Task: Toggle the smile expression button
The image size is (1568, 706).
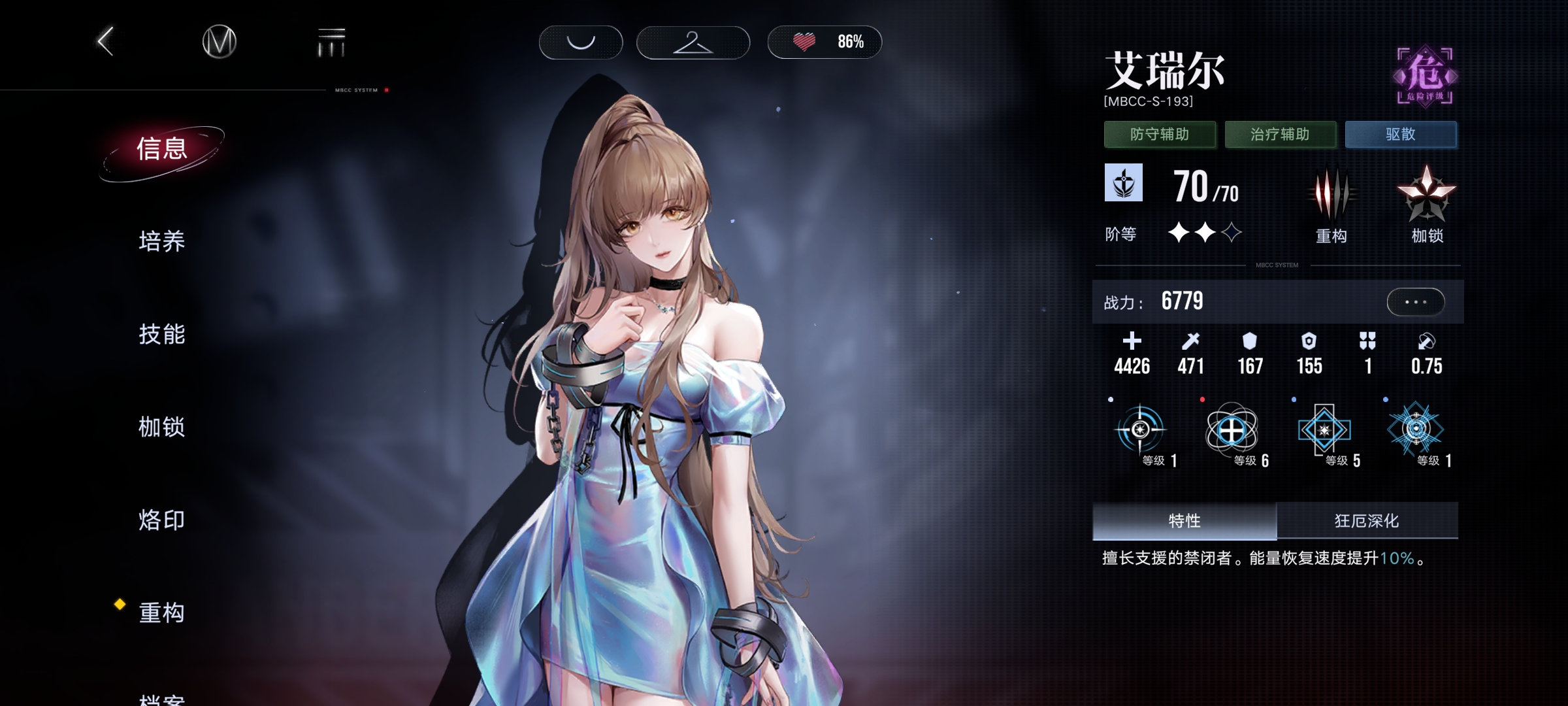Action: pos(580,42)
